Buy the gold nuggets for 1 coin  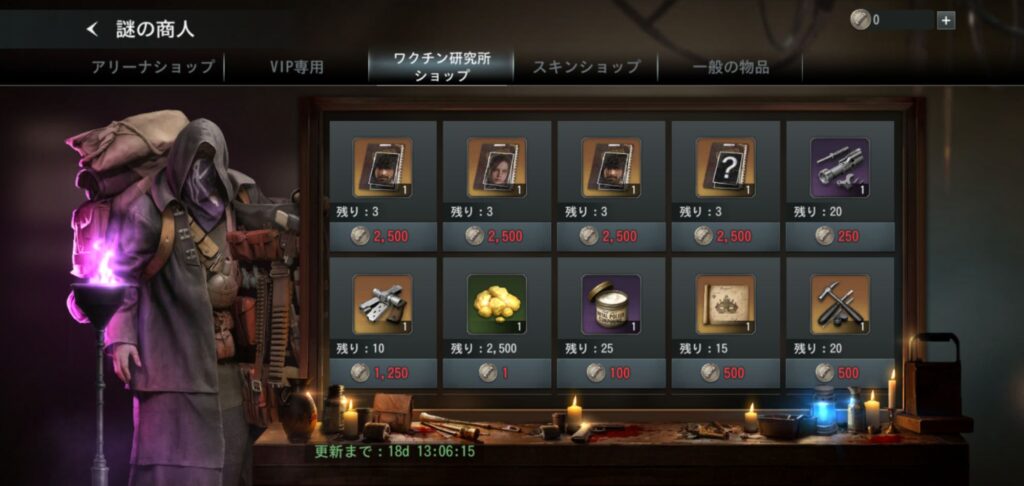point(497,372)
